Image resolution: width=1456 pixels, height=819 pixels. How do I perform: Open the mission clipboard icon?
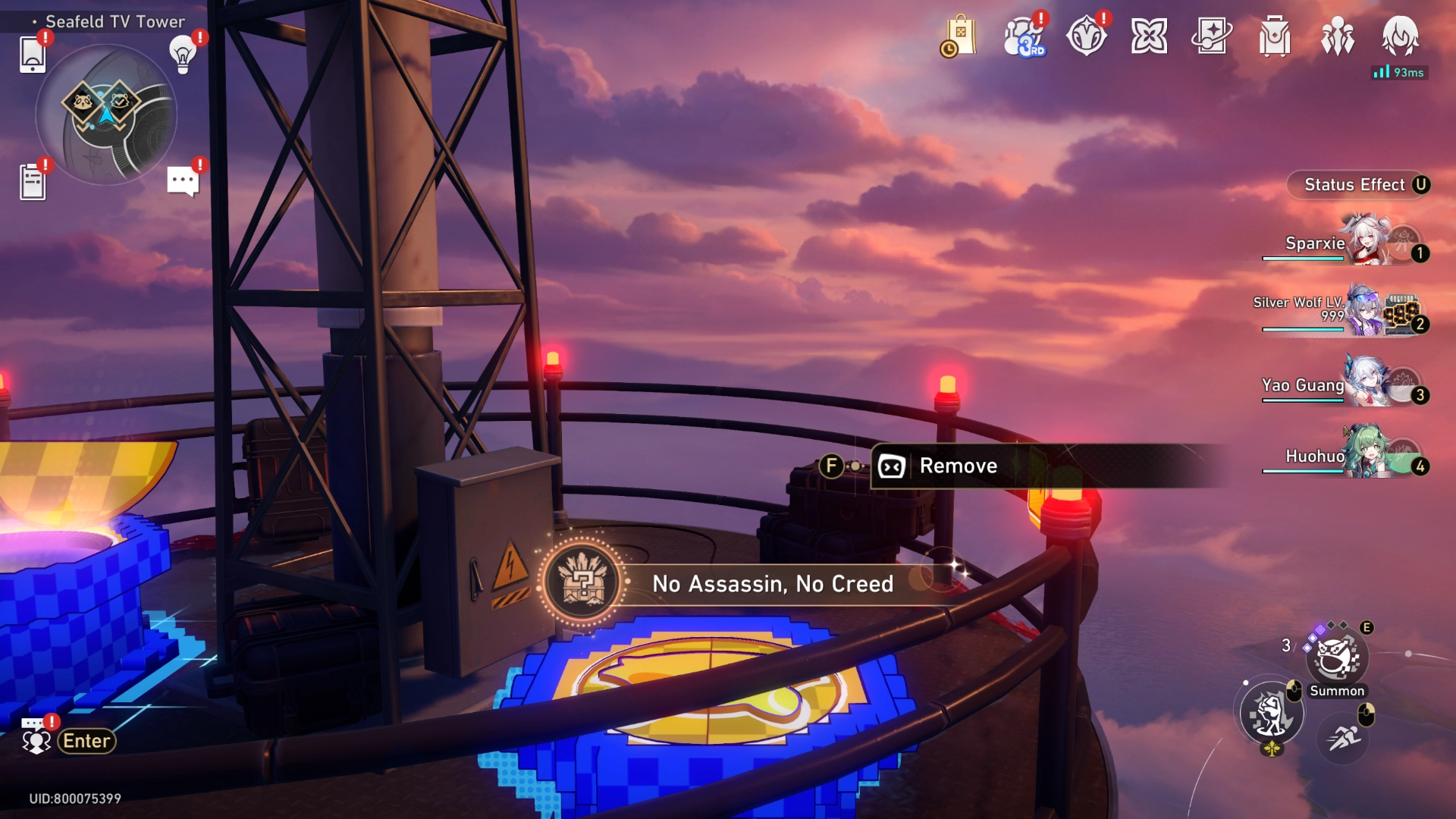[33, 182]
